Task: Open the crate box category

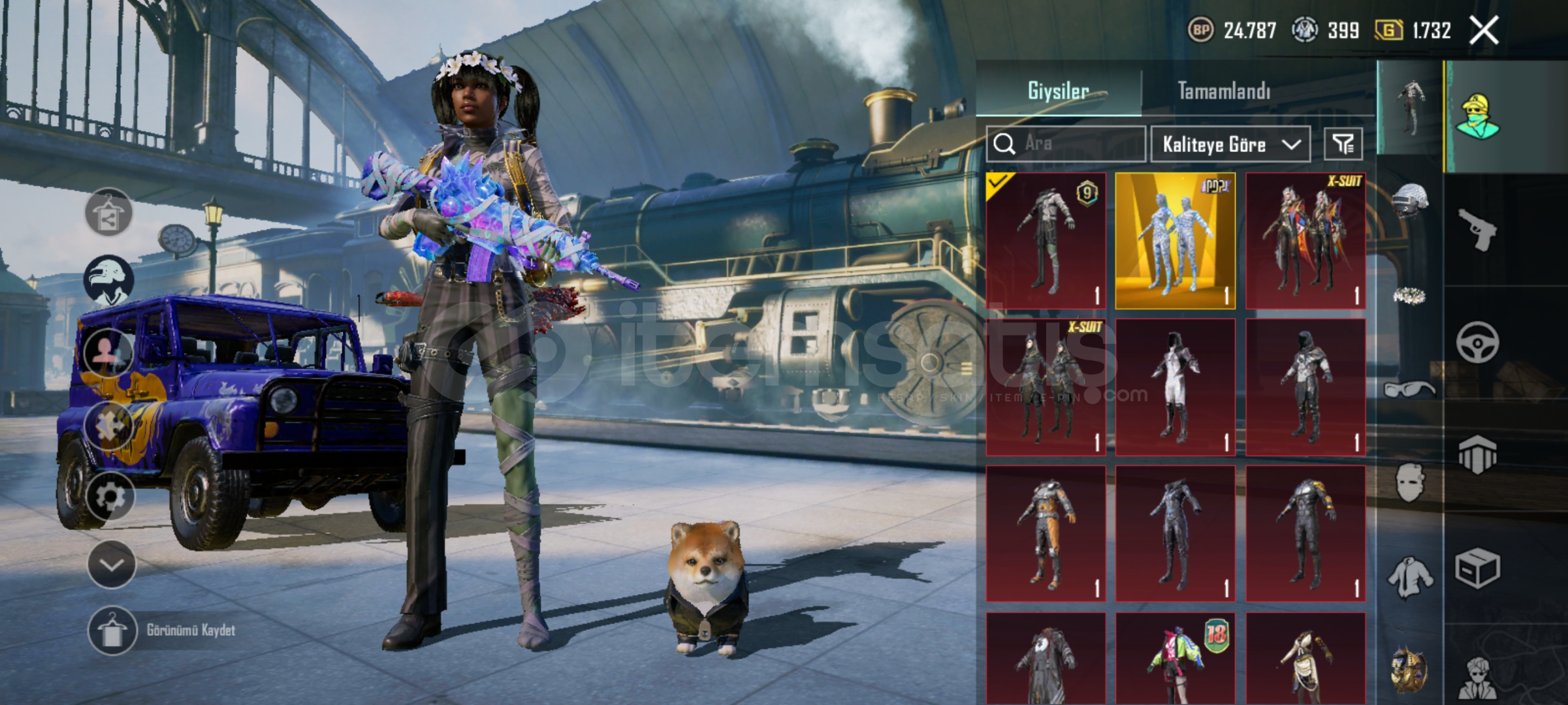Action: [1477, 568]
